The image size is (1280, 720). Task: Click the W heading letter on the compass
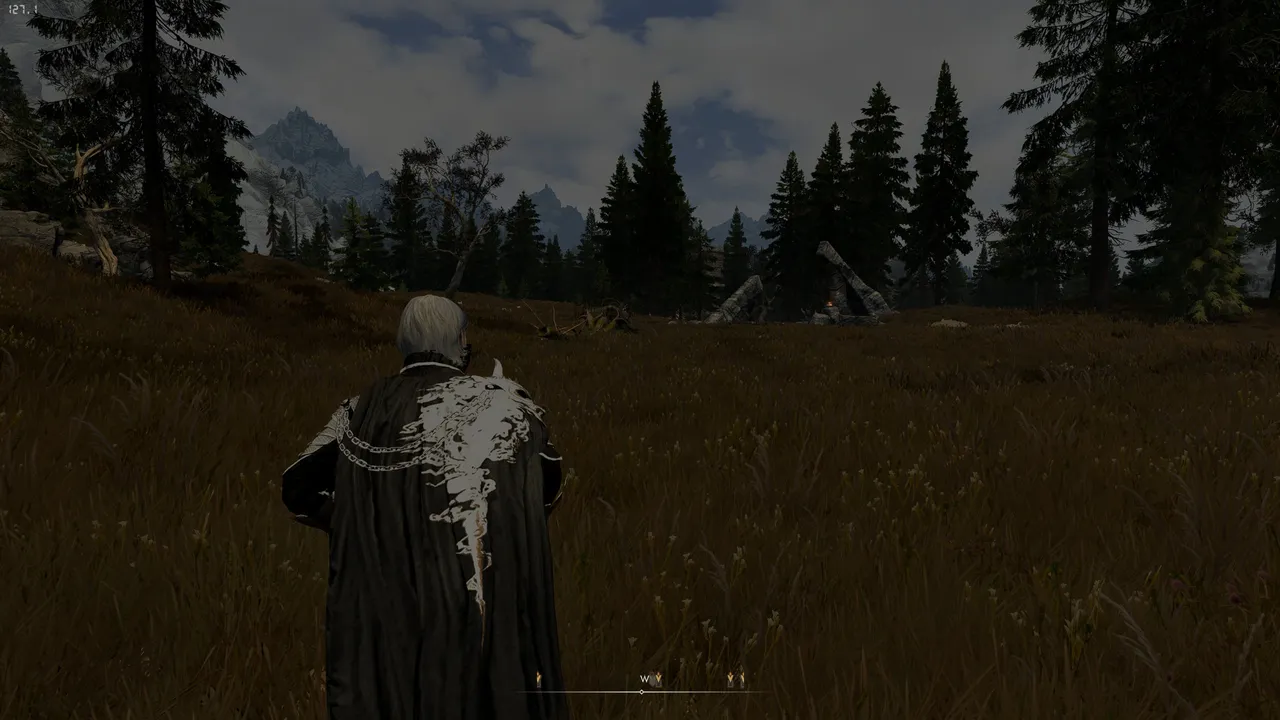point(645,679)
